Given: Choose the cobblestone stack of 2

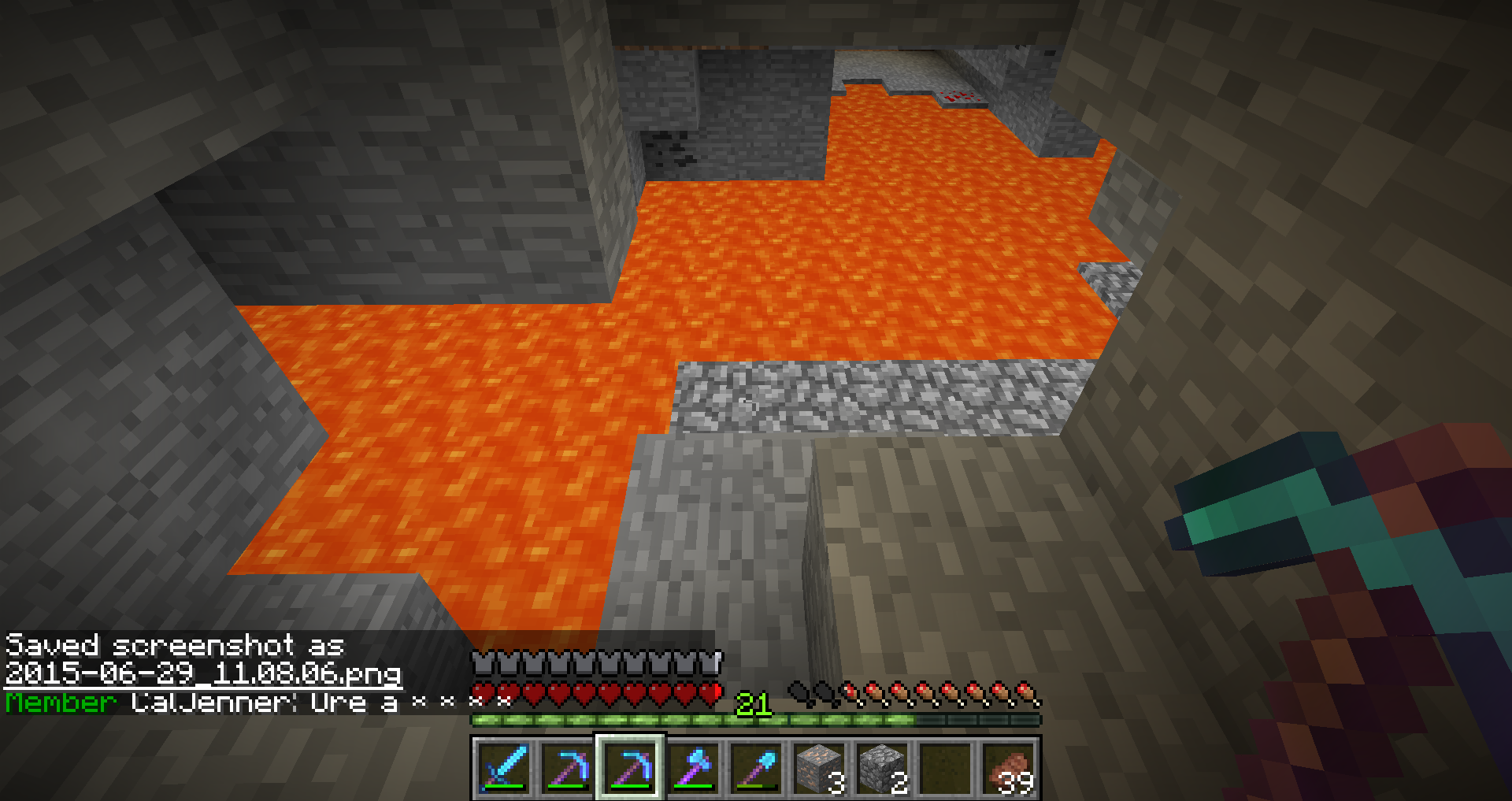Looking at the screenshot, I should click(x=883, y=767).
